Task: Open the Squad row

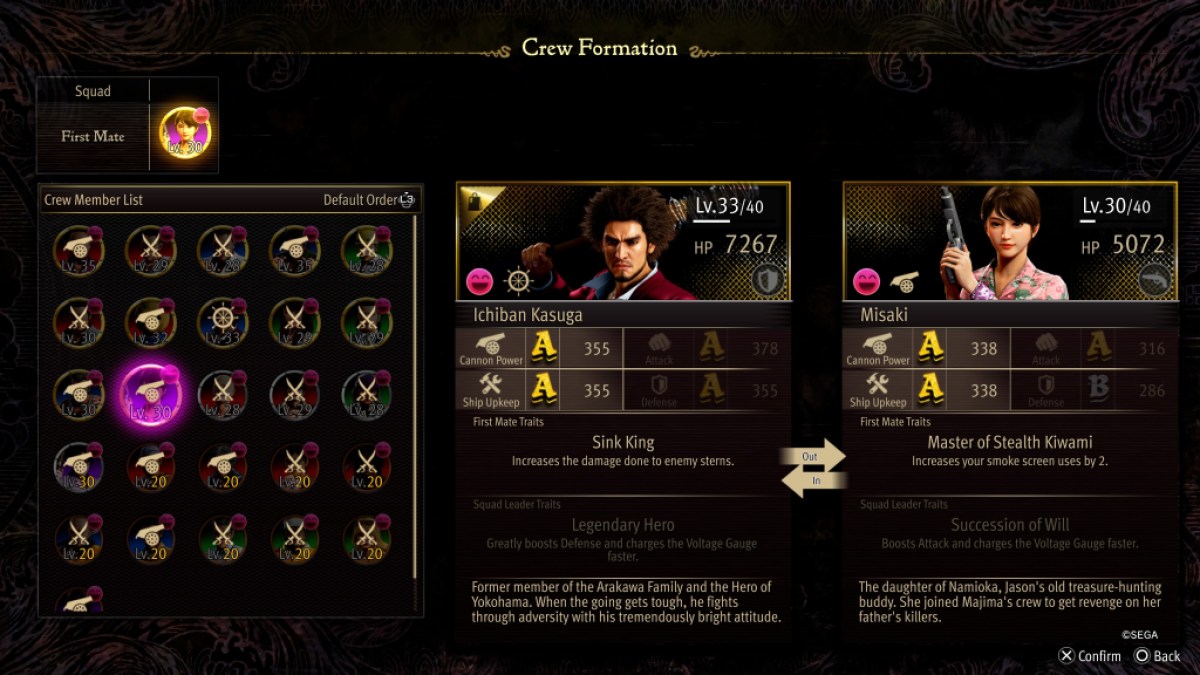Action: [93, 91]
